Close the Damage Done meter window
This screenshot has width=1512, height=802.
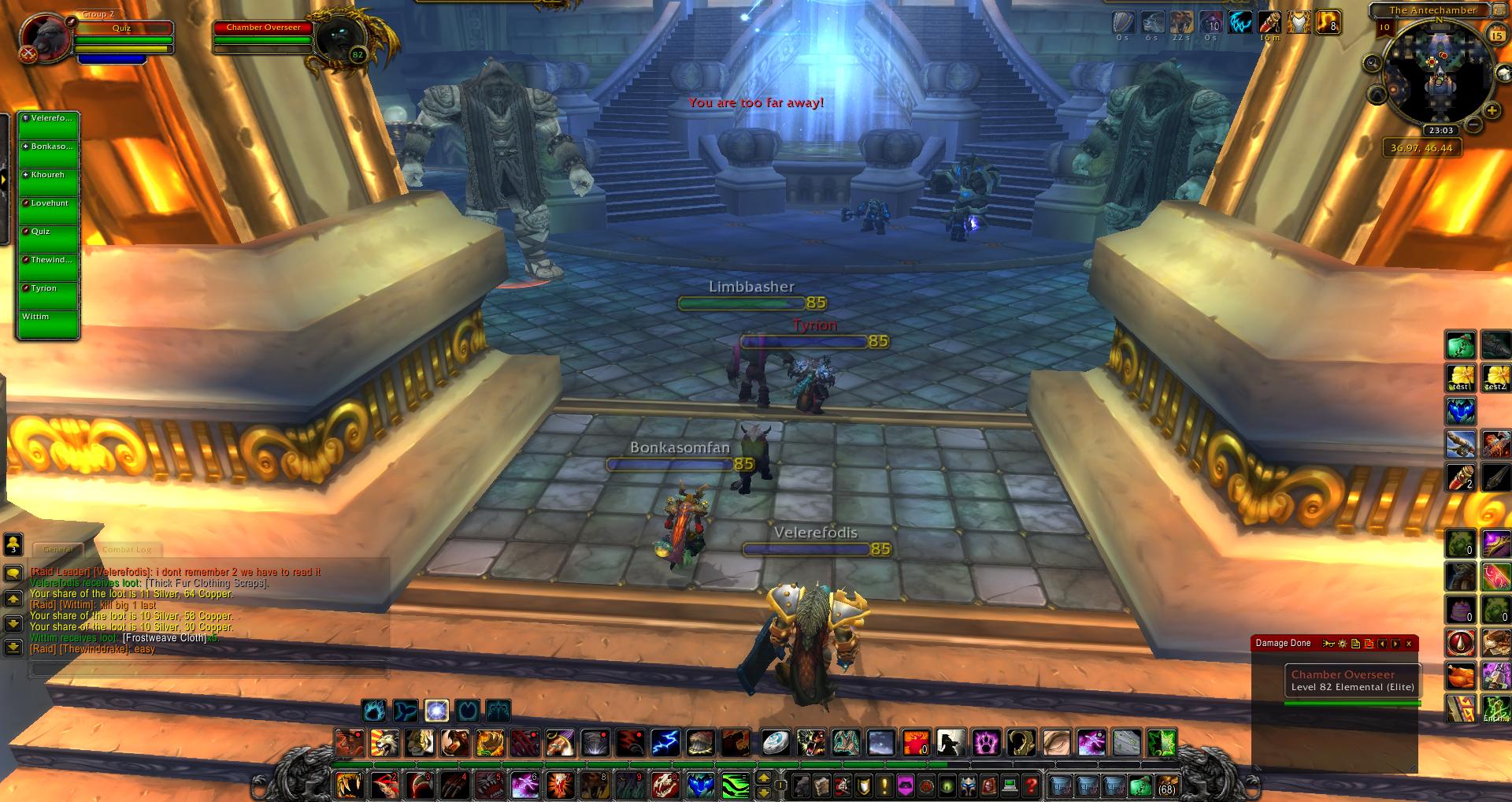click(1409, 644)
